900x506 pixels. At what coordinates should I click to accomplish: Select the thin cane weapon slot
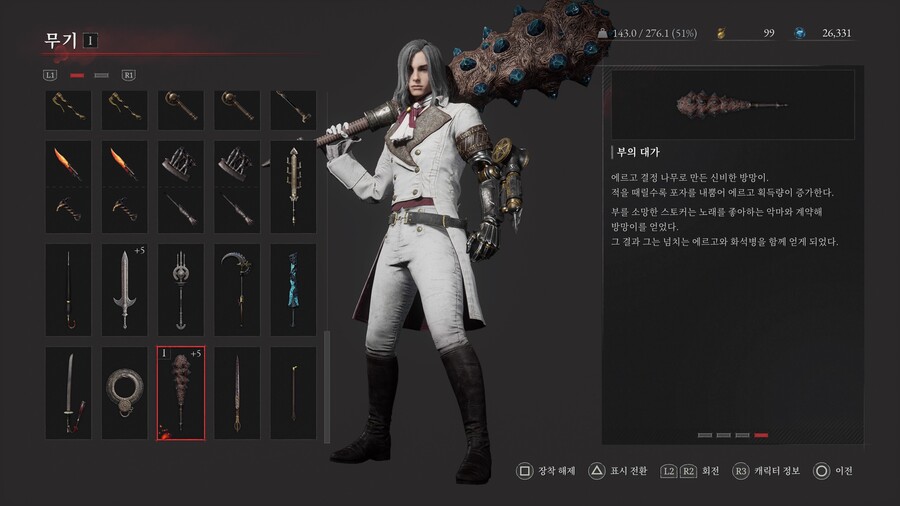click(293, 393)
